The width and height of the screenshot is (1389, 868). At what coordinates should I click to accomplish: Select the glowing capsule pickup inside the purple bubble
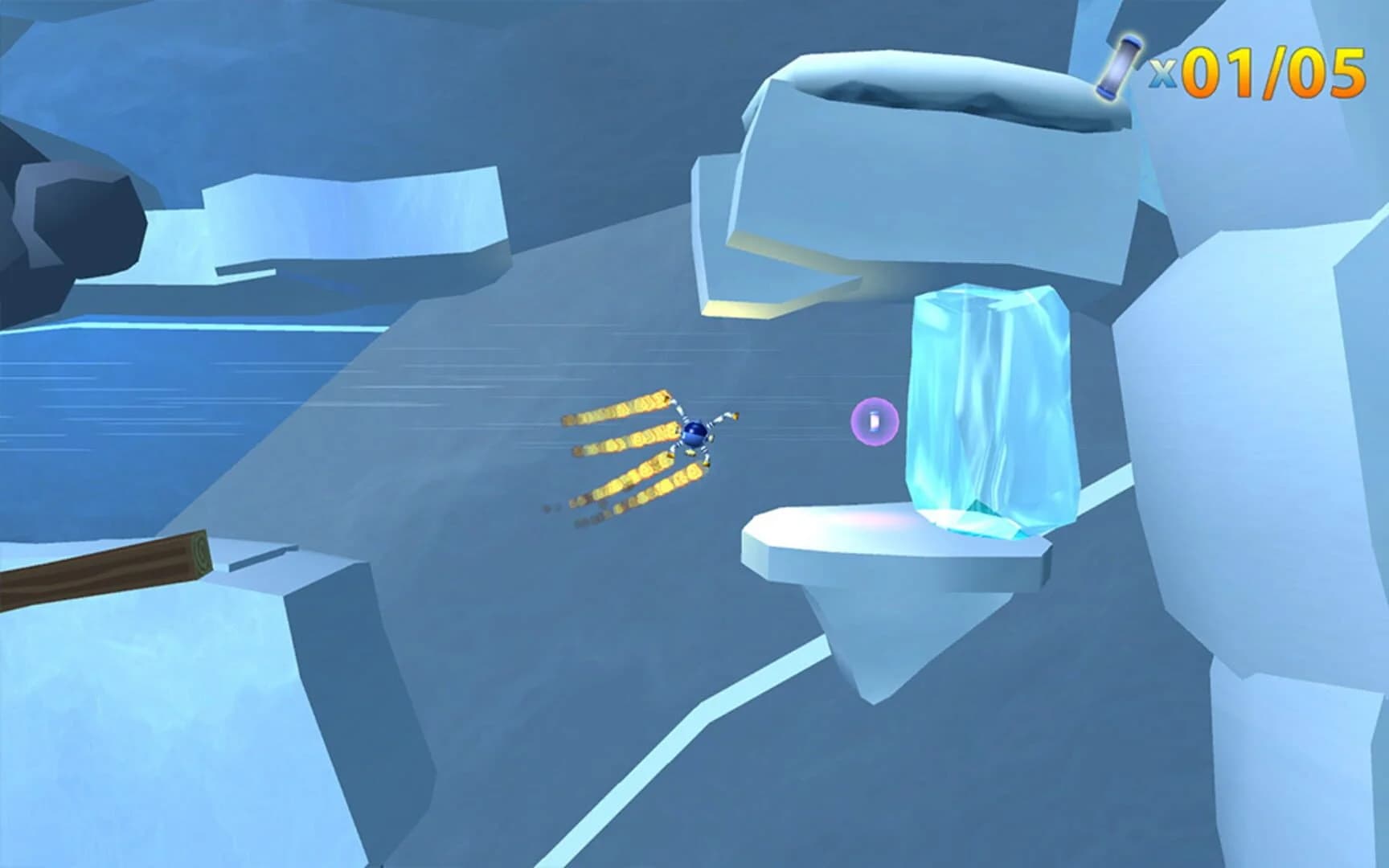coord(875,421)
